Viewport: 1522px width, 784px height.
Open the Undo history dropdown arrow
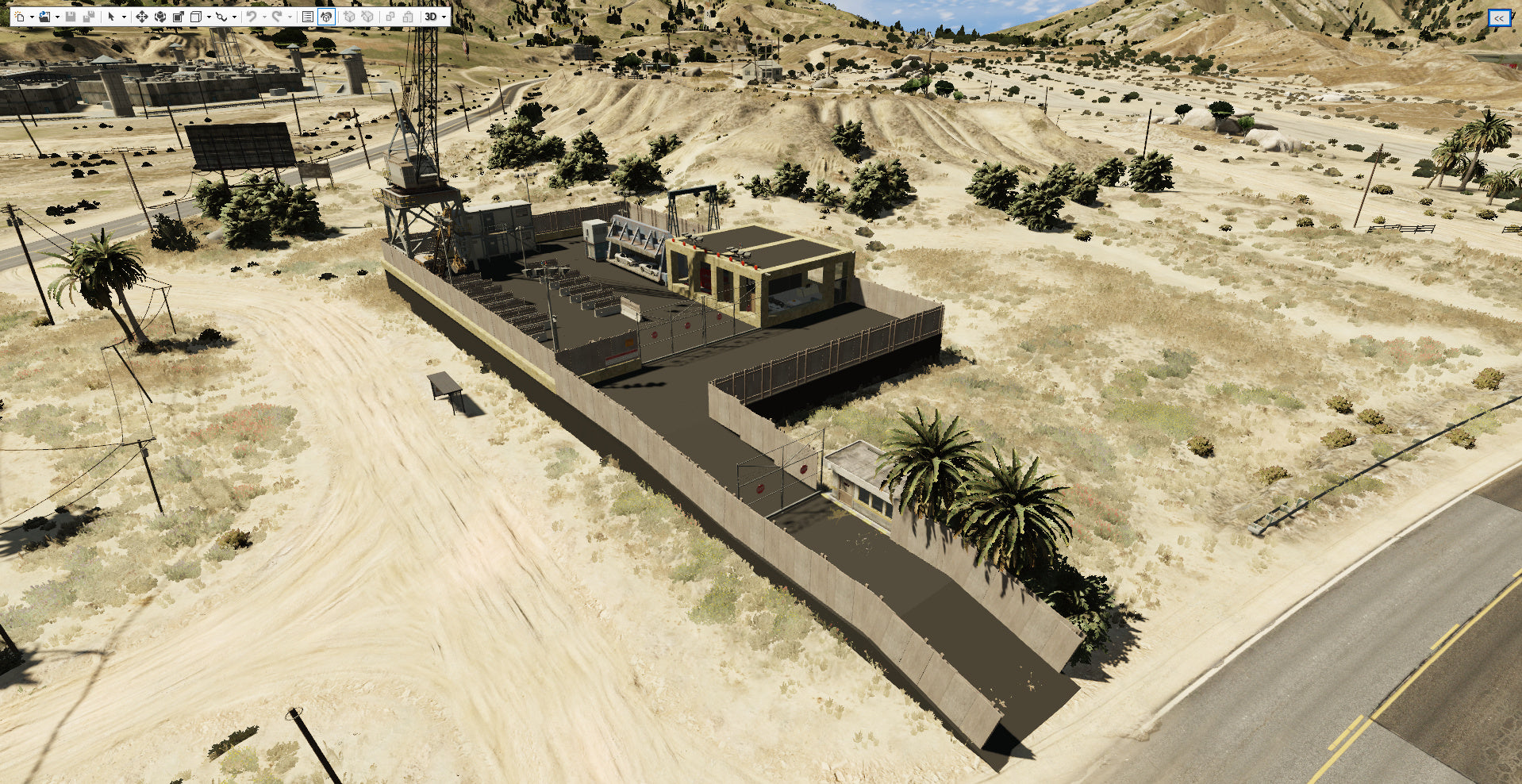(264, 16)
